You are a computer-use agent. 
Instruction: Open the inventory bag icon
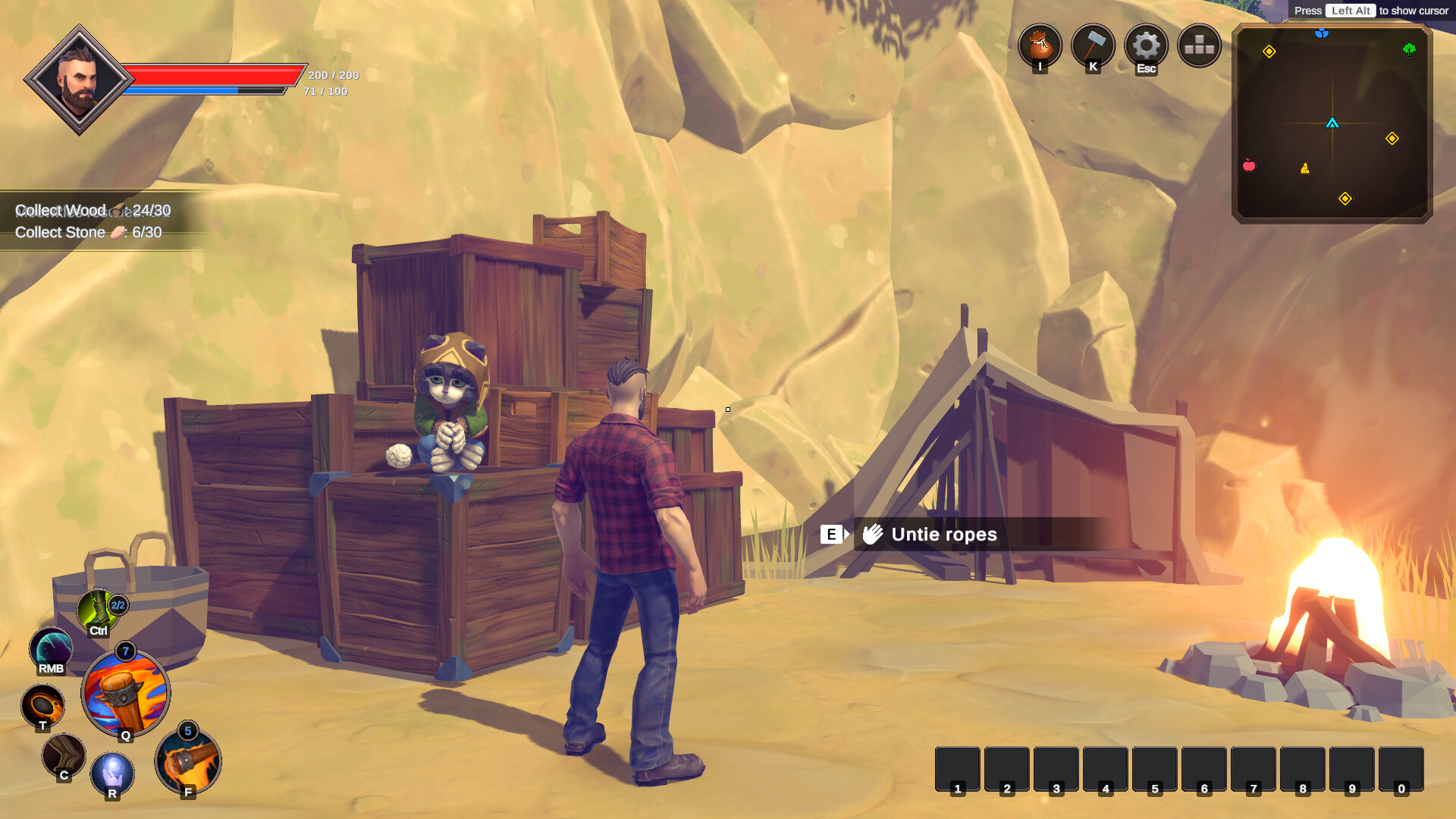[x=1040, y=45]
